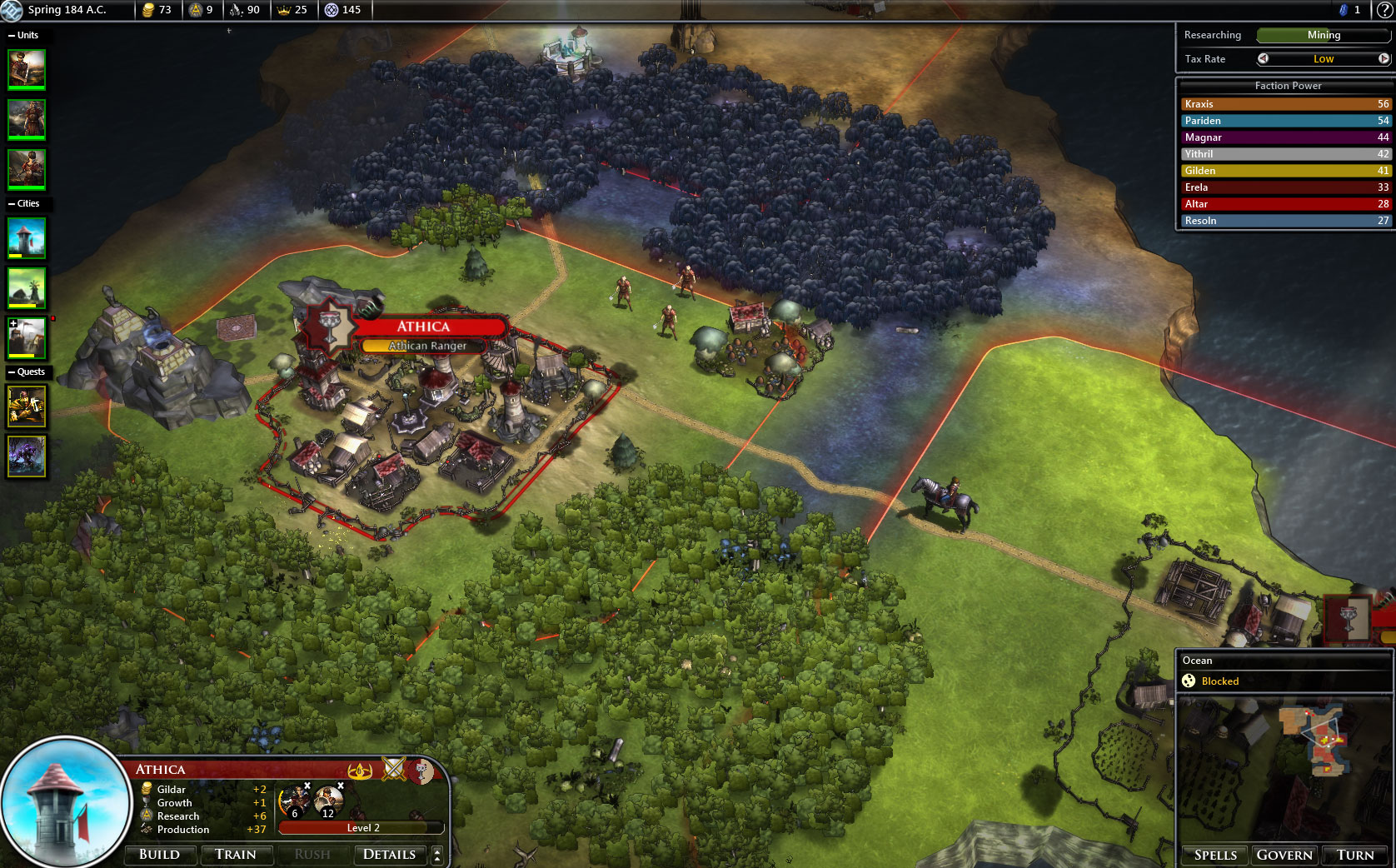Open the Spells menu
This screenshot has width=1396, height=868.
point(1215,856)
